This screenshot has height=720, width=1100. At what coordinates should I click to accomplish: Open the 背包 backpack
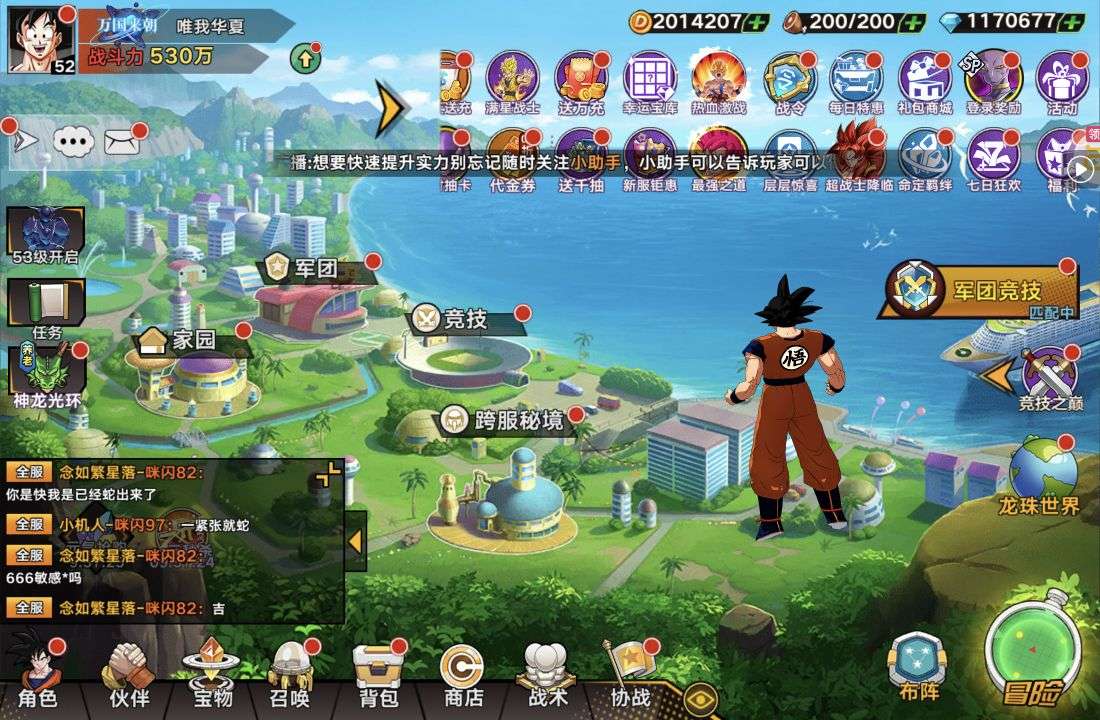tap(378, 672)
